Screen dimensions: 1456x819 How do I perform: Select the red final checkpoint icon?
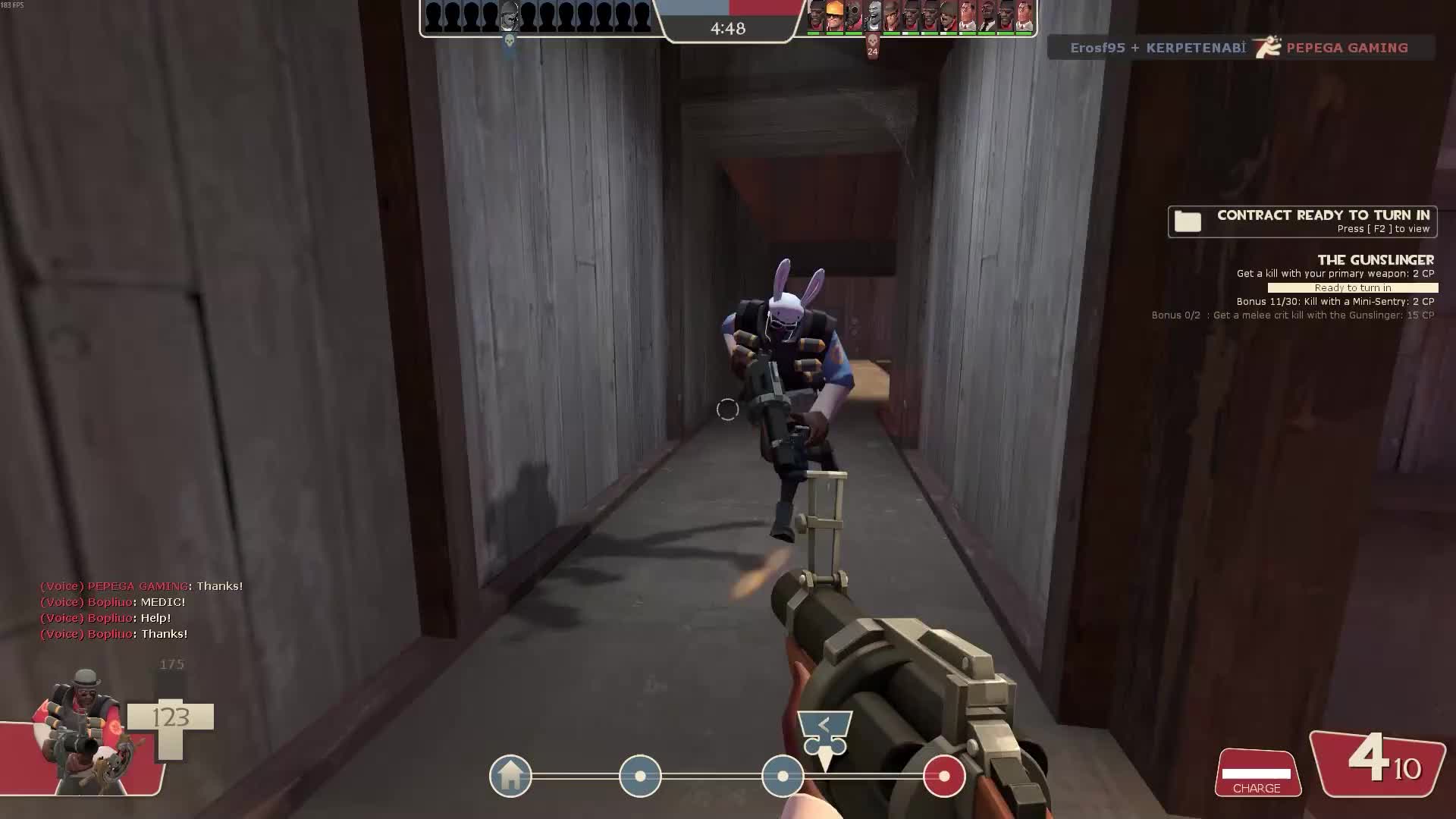point(944,776)
